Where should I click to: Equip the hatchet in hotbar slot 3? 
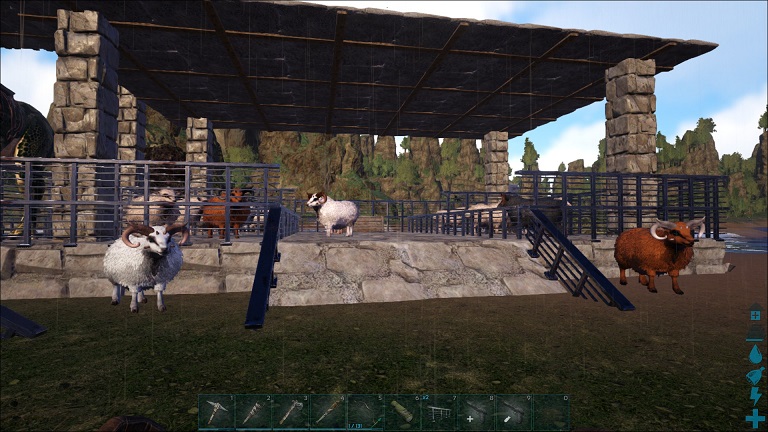290,412
